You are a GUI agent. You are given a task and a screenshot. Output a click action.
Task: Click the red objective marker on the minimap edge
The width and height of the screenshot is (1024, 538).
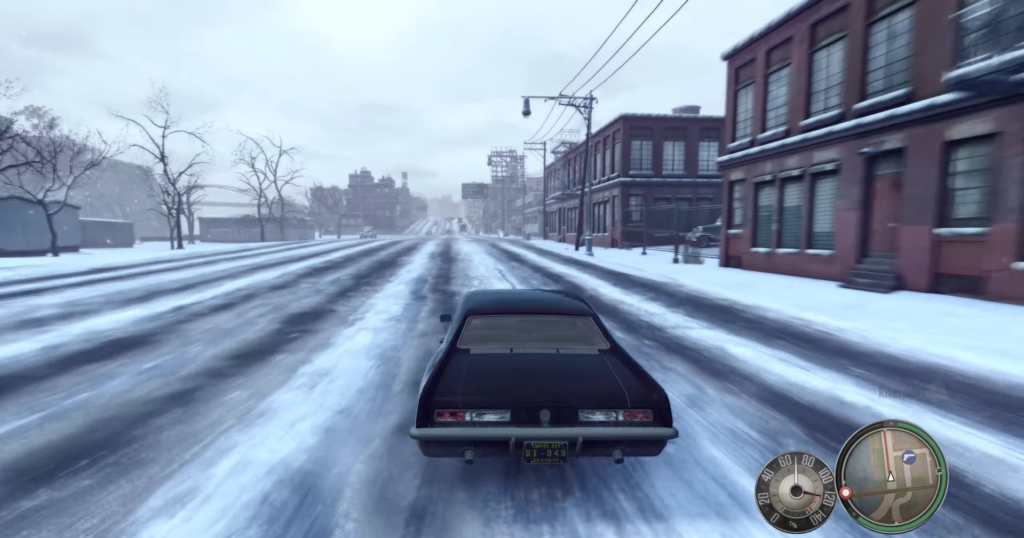click(x=845, y=493)
